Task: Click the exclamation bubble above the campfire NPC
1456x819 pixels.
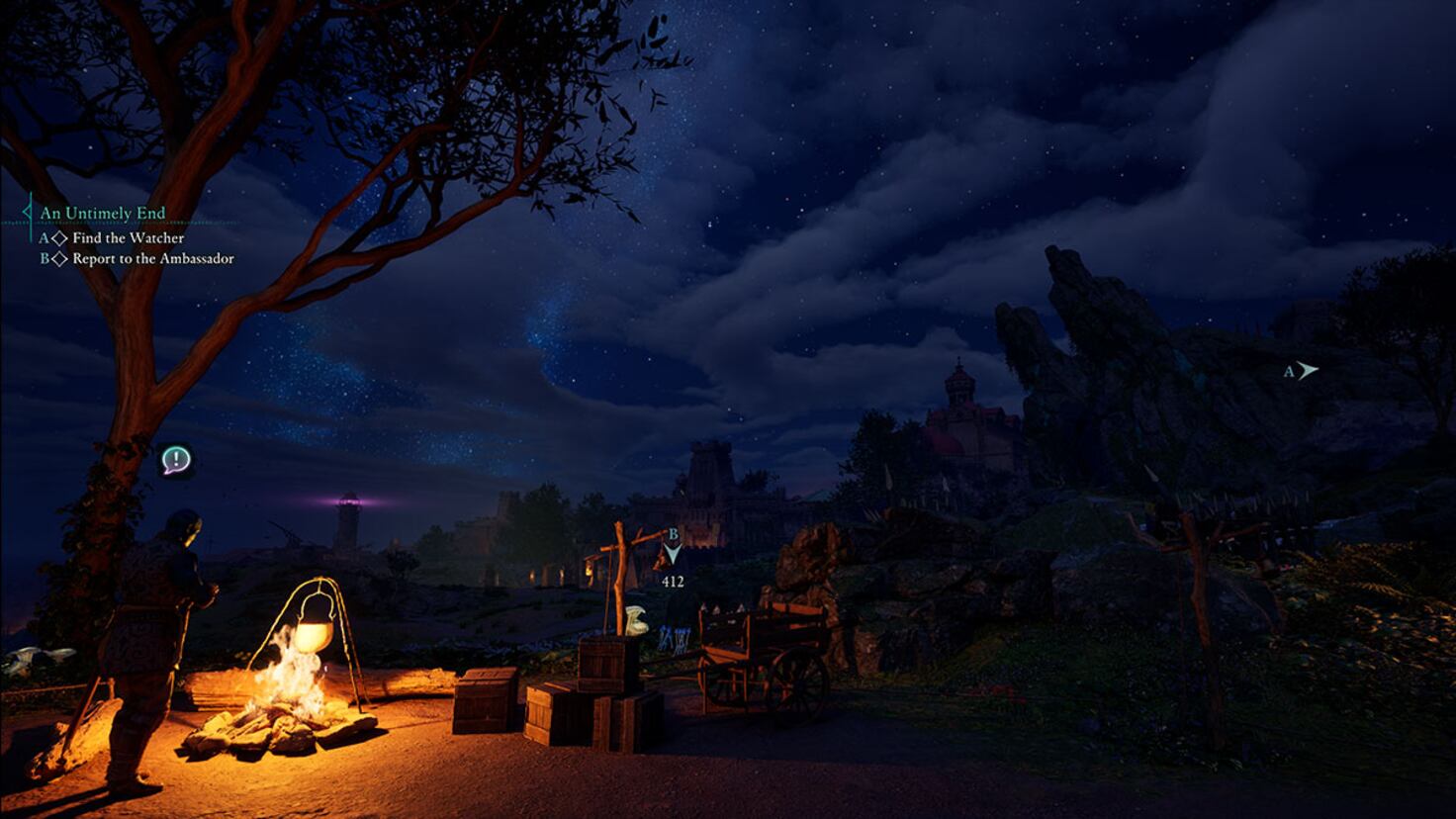Action: click(x=175, y=461)
